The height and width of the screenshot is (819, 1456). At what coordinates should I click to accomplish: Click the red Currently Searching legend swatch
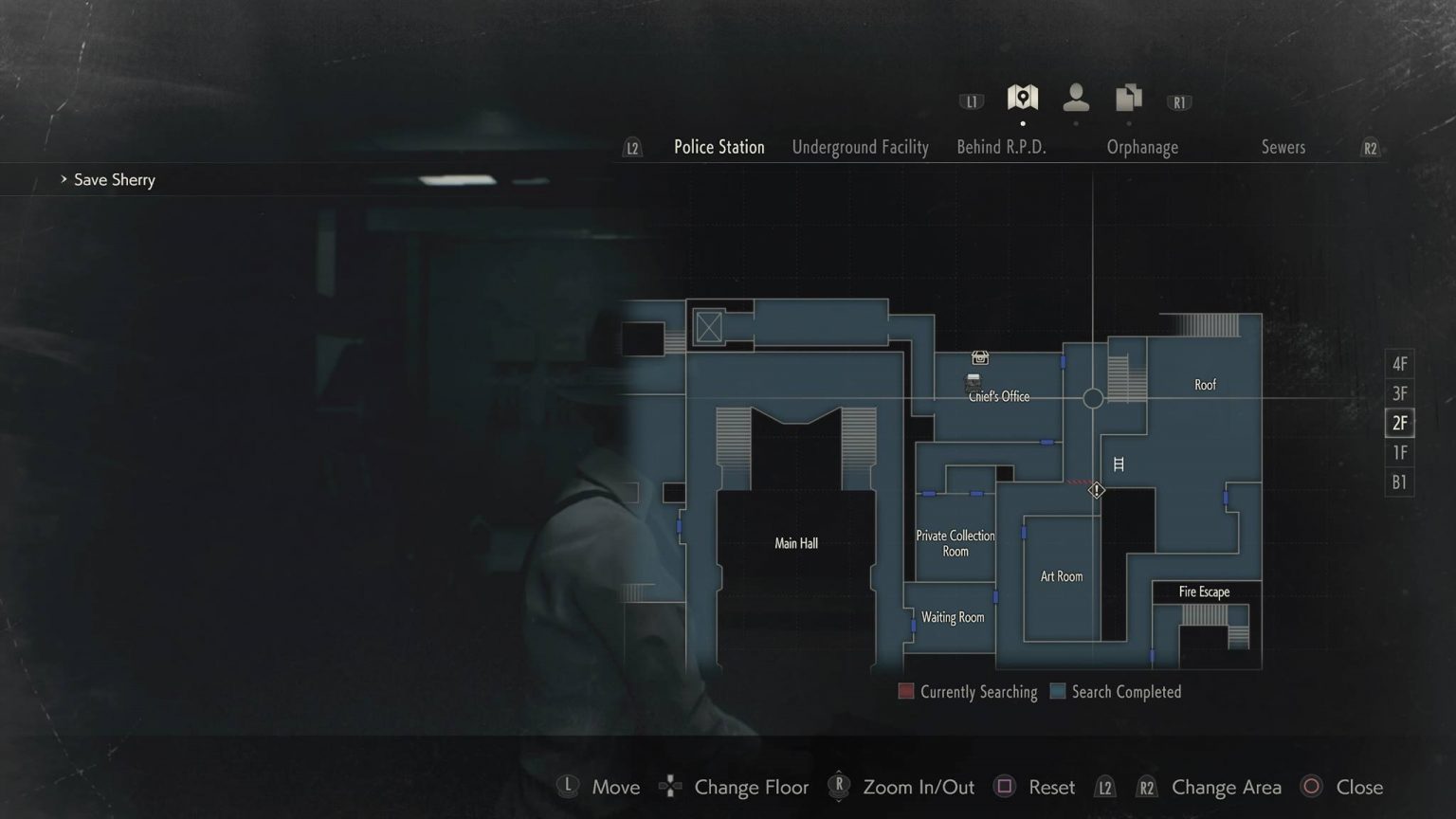[905, 691]
